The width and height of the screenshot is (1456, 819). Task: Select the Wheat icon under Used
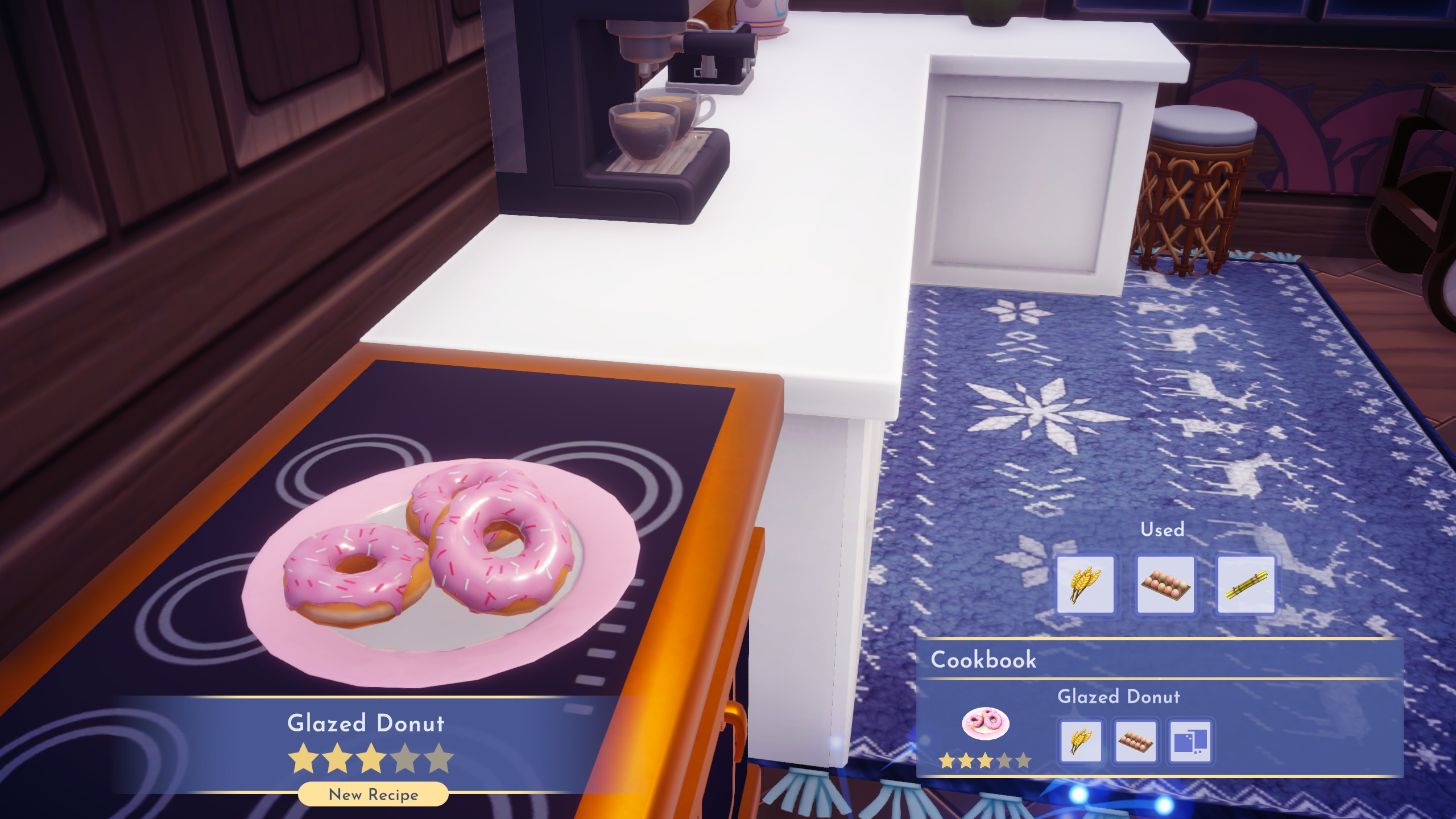coord(1086,583)
